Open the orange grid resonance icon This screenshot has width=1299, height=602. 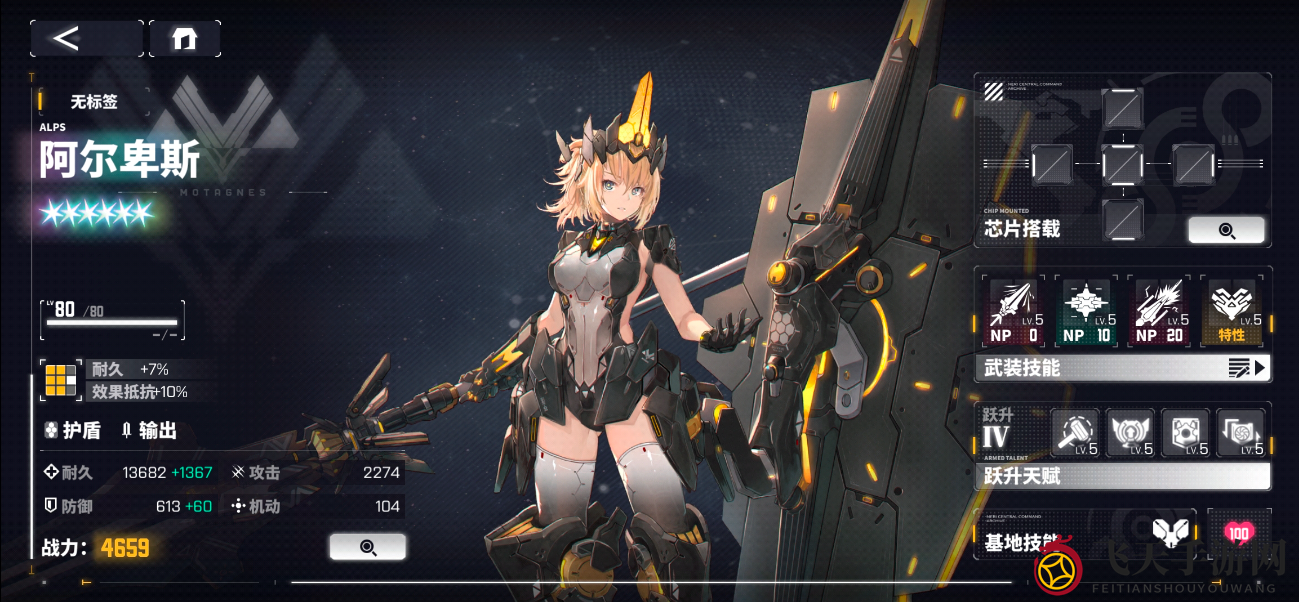[61, 381]
